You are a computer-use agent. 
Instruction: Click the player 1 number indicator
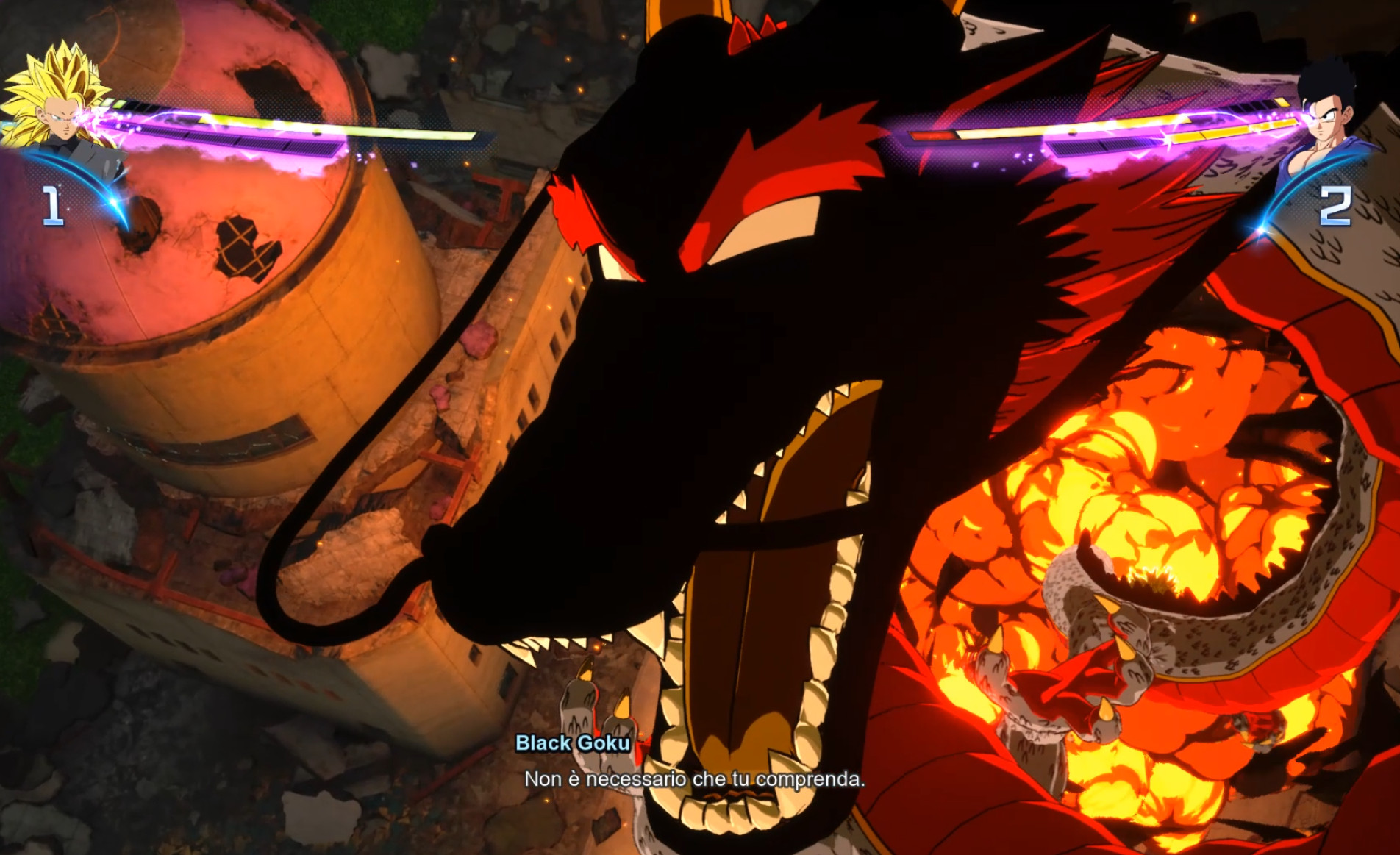(51, 206)
